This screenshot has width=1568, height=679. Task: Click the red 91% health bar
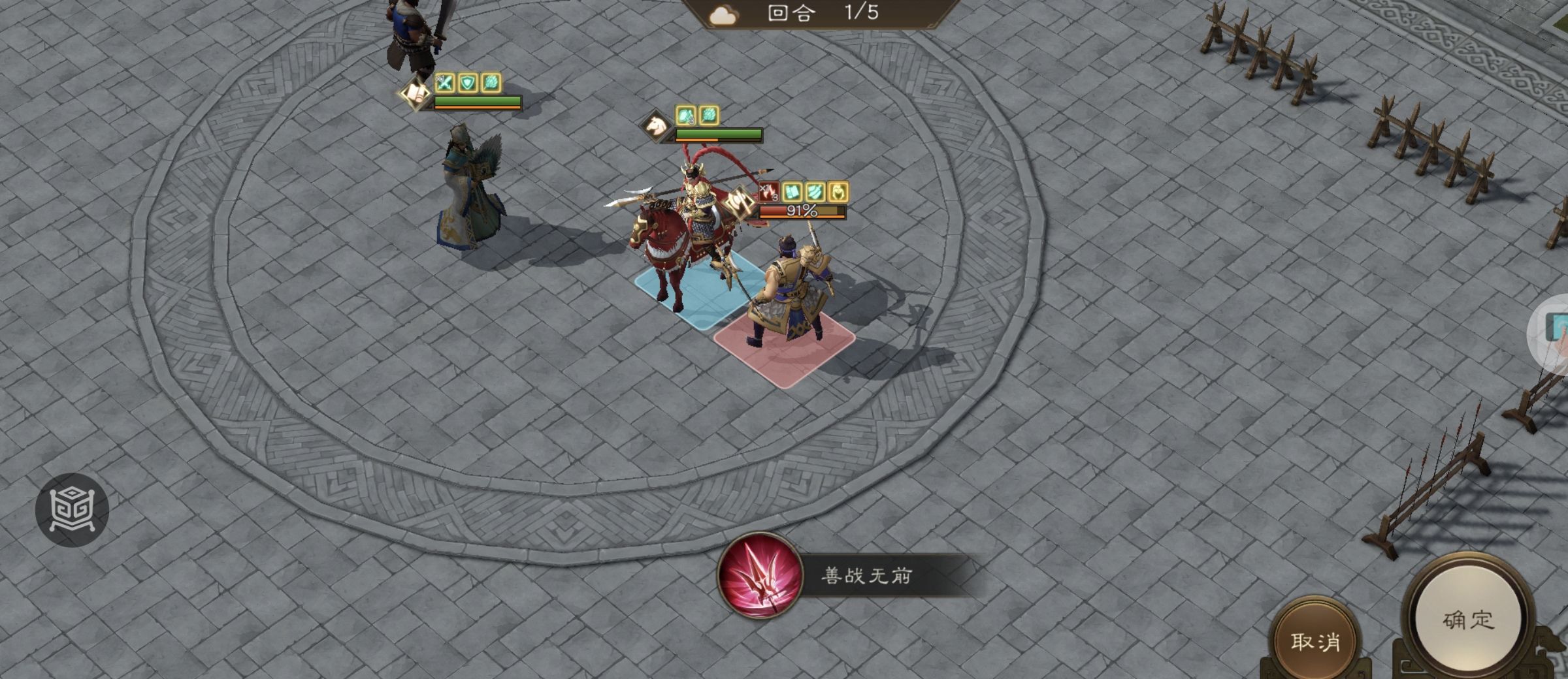[802, 212]
